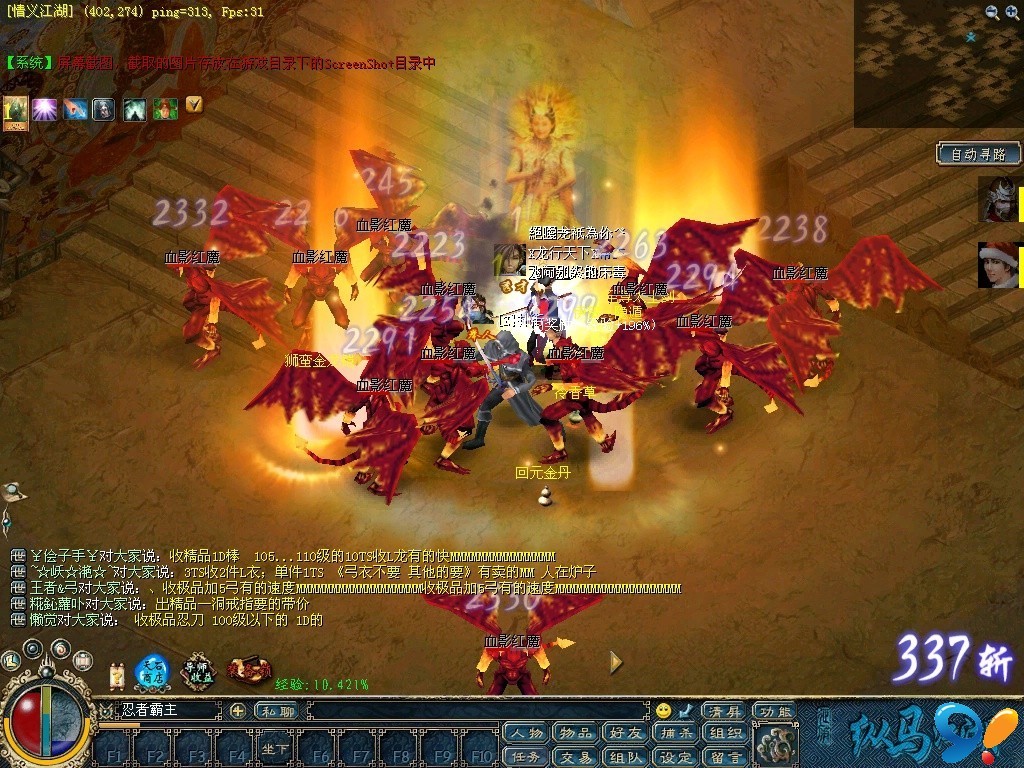Zoom in the minimap with the plus magnifier

[992, 12]
